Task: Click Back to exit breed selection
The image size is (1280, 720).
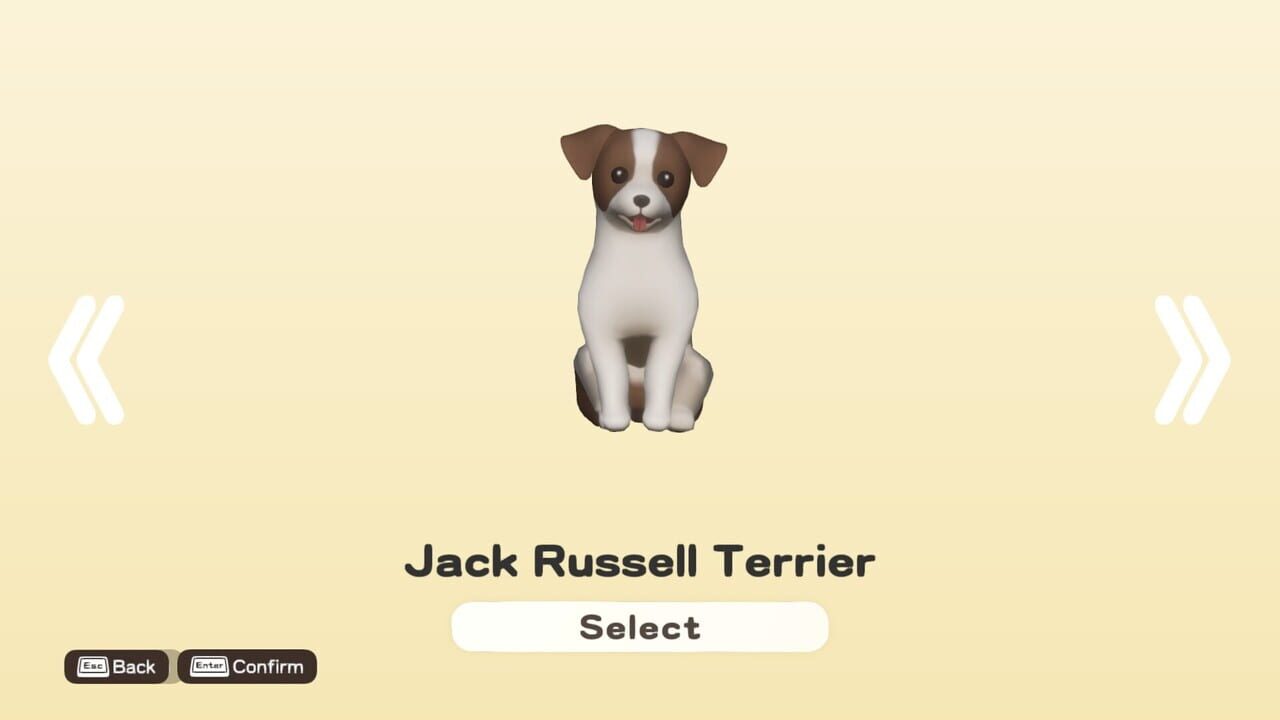Action: pos(117,667)
